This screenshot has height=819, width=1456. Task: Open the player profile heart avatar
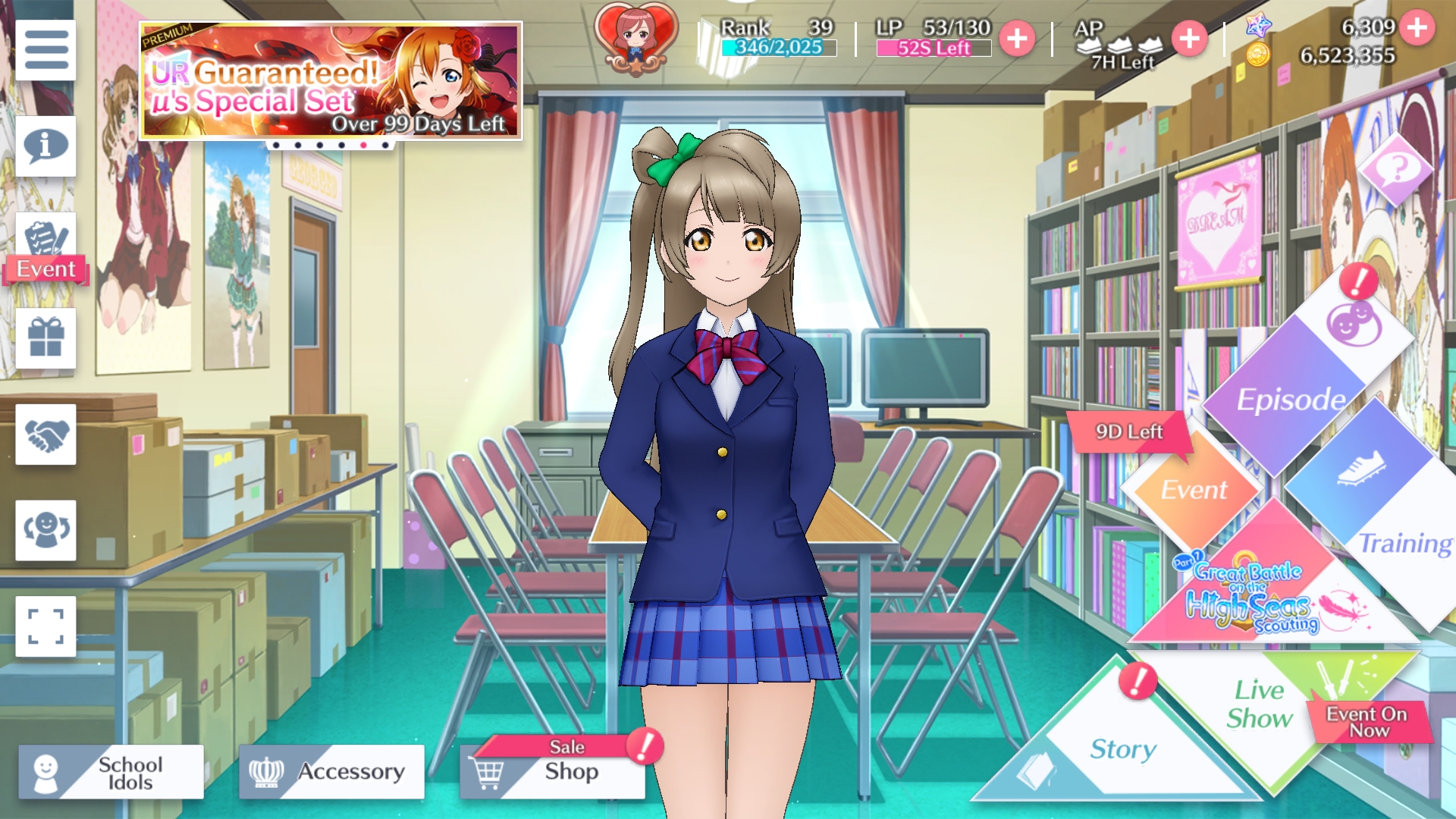tap(635, 38)
